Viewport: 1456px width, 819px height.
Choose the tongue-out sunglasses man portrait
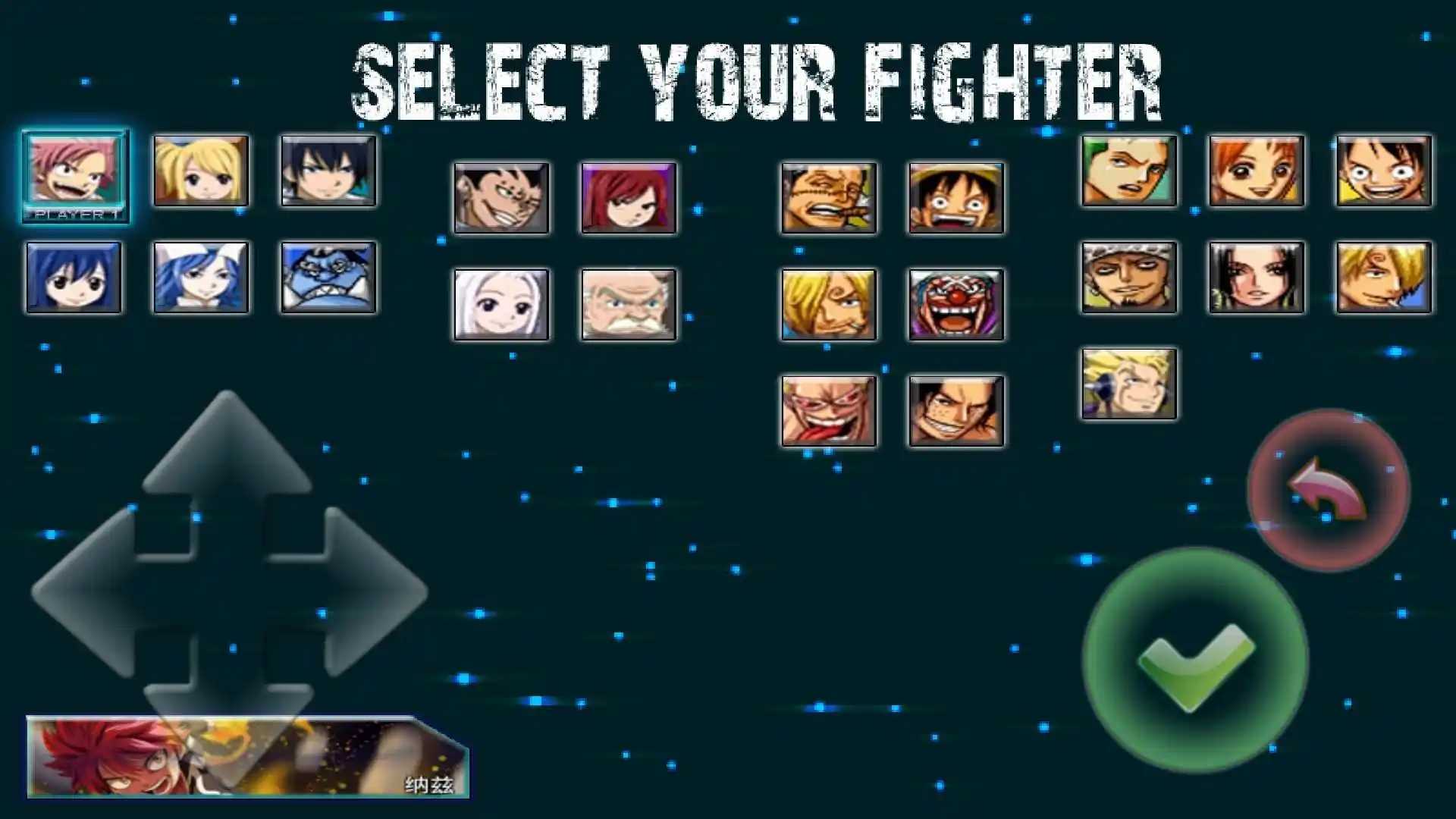[829, 411]
